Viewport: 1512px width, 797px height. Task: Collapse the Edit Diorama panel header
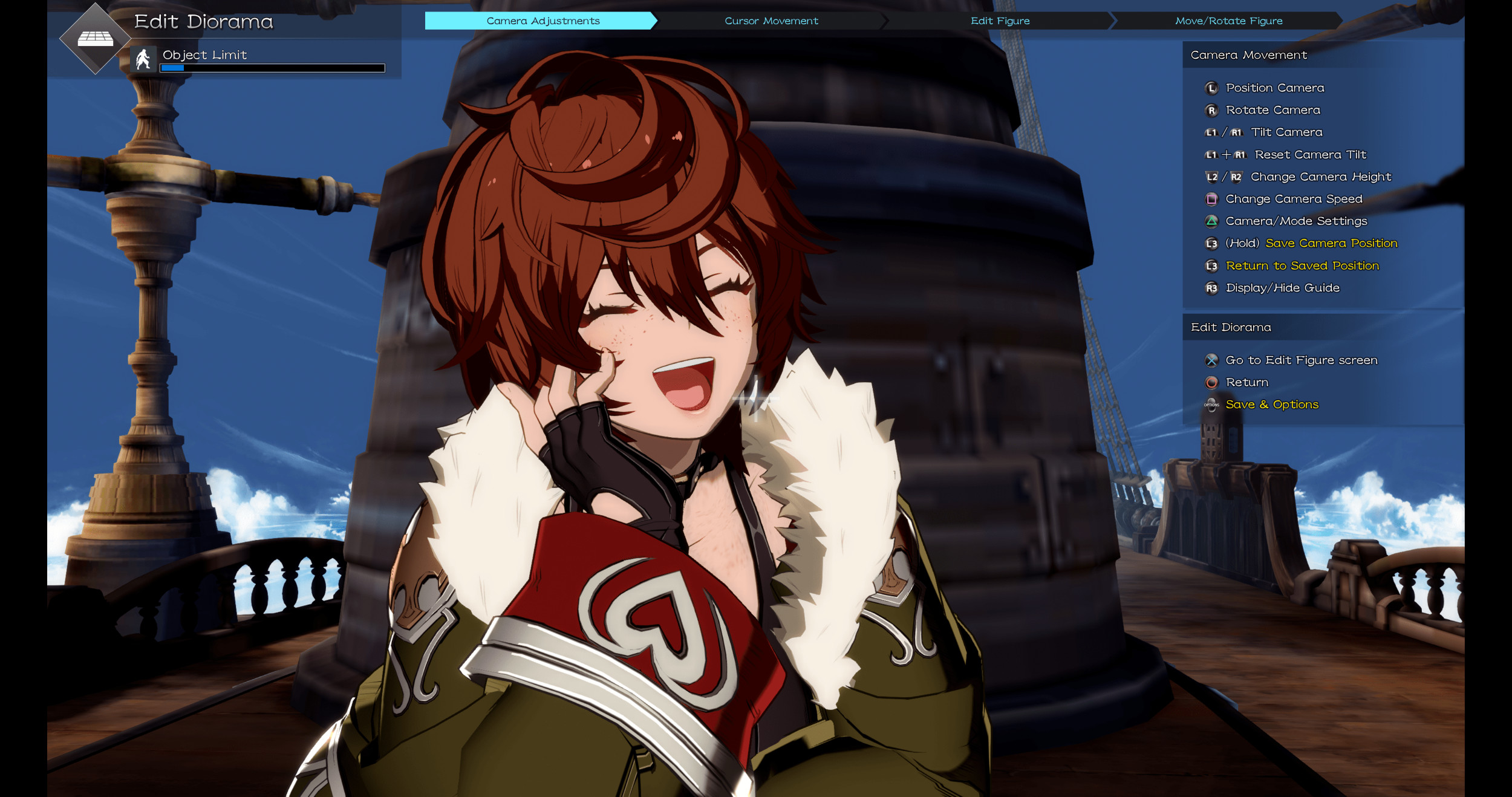(1231, 327)
